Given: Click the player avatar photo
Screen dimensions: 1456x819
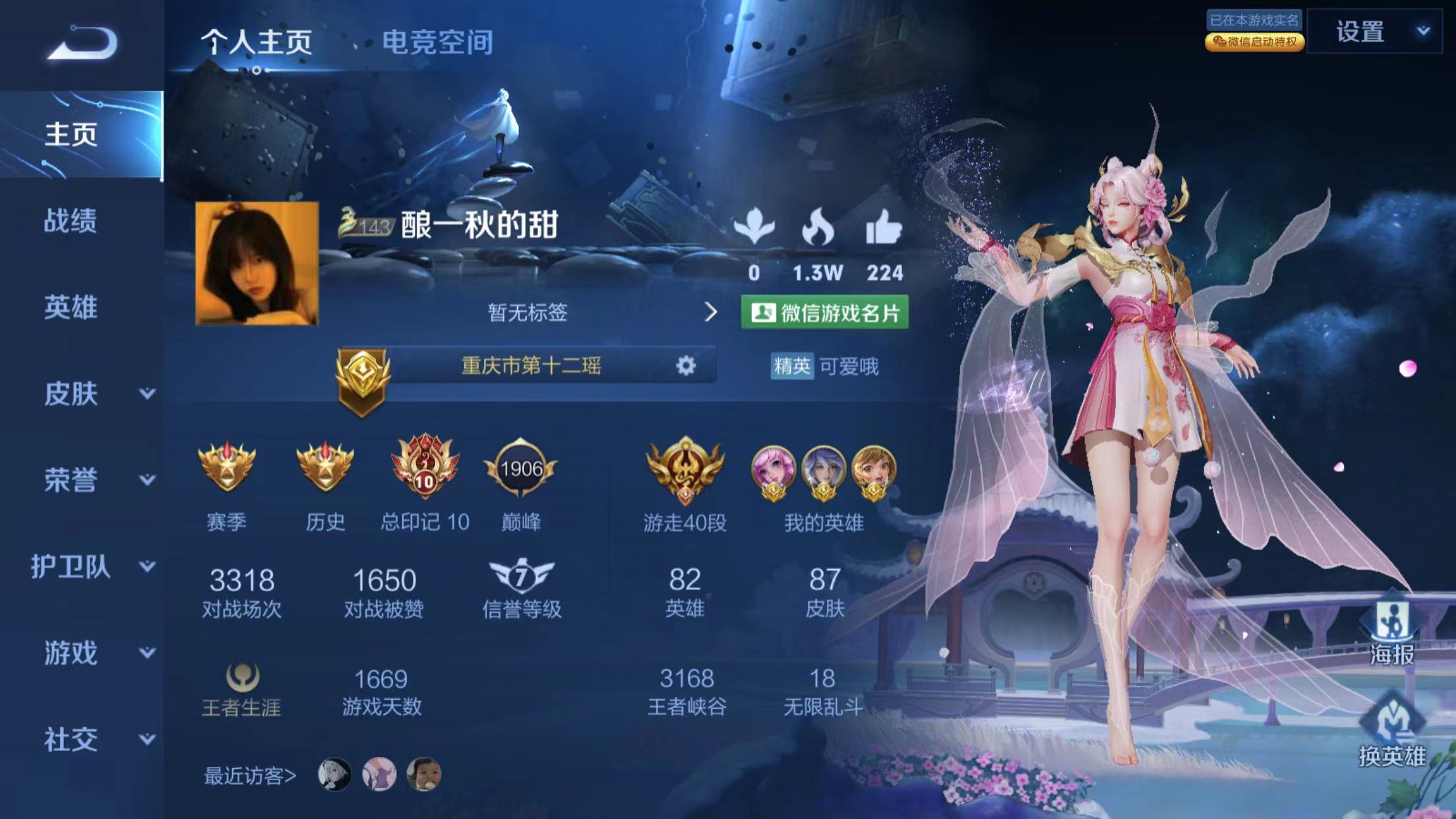Looking at the screenshot, I should [x=257, y=263].
